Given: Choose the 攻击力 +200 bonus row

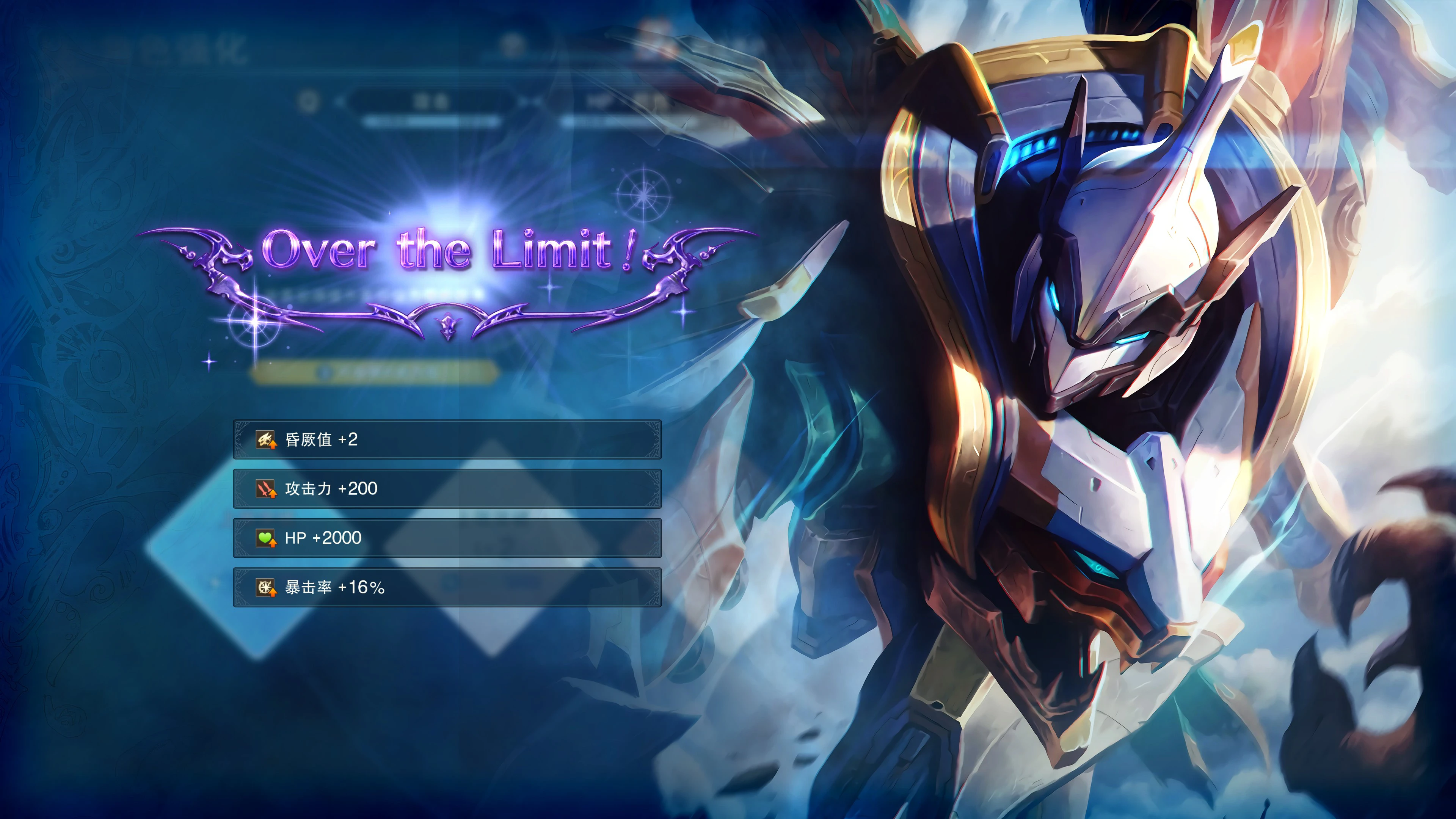Looking at the screenshot, I should pyautogui.click(x=447, y=488).
